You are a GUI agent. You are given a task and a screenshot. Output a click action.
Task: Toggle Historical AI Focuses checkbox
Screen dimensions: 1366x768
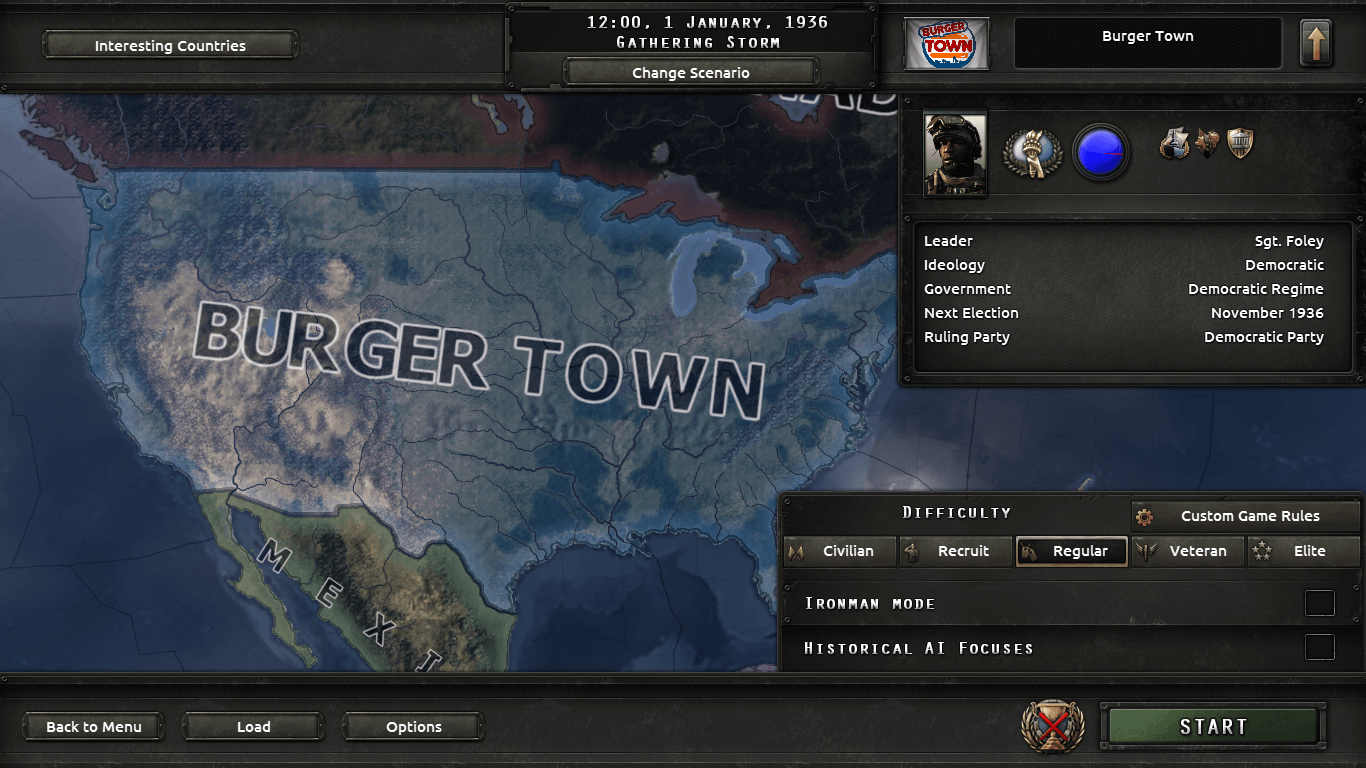click(1319, 647)
